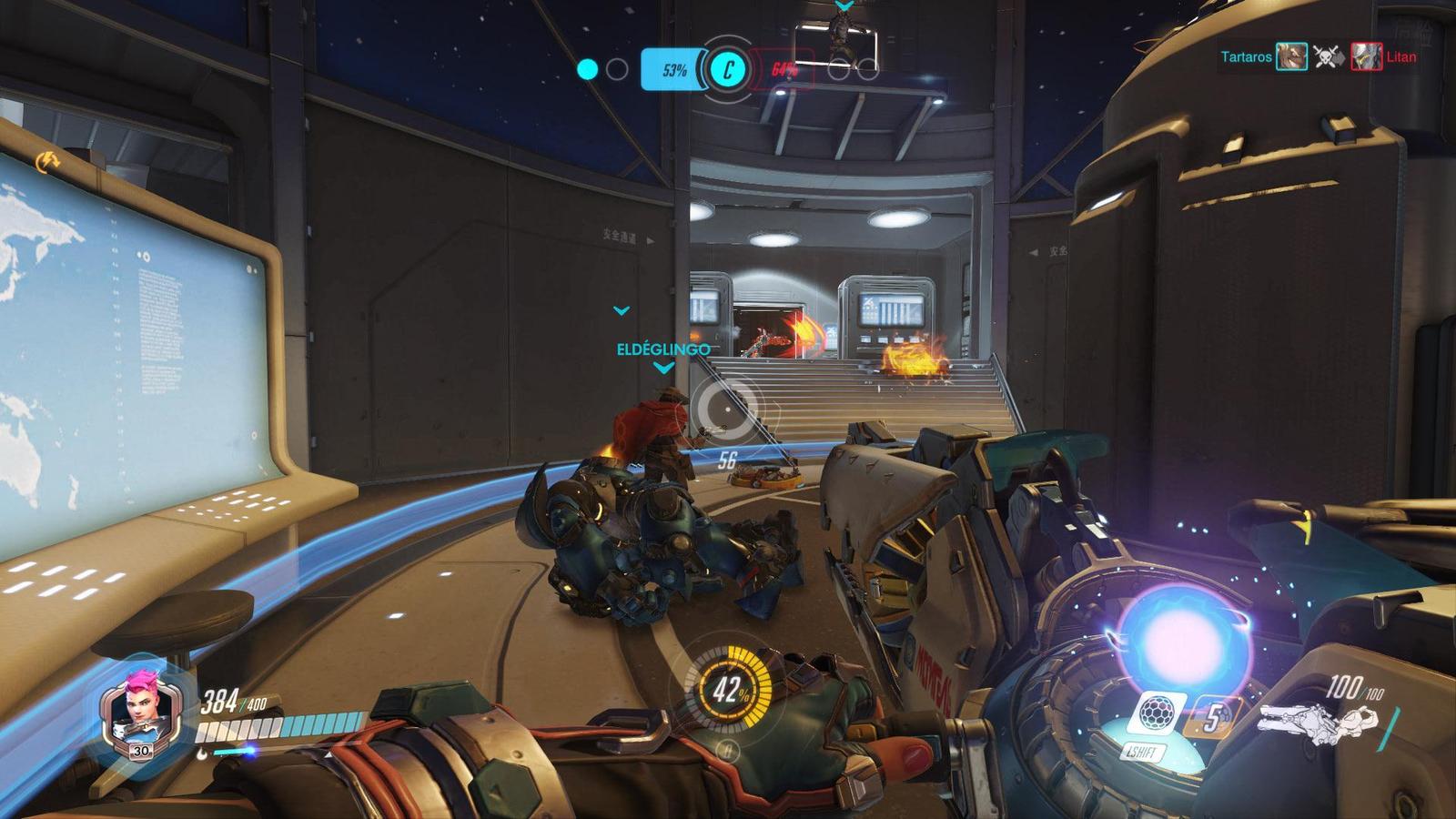Select the control point C objective marker
Image resolution: width=1456 pixels, height=819 pixels.
[x=727, y=68]
